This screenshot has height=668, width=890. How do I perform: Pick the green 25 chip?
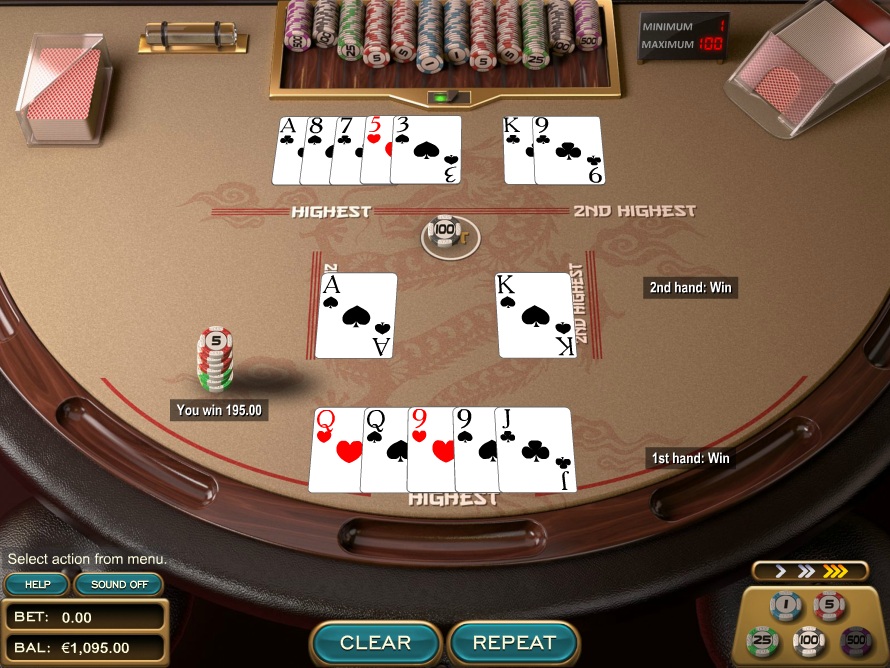pyautogui.click(x=763, y=640)
